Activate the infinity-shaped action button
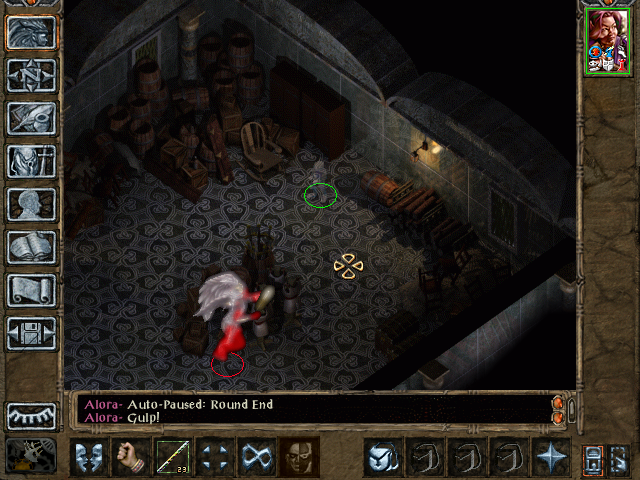Image resolution: width=640 pixels, height=480 pixels. [x=257, y=456]
